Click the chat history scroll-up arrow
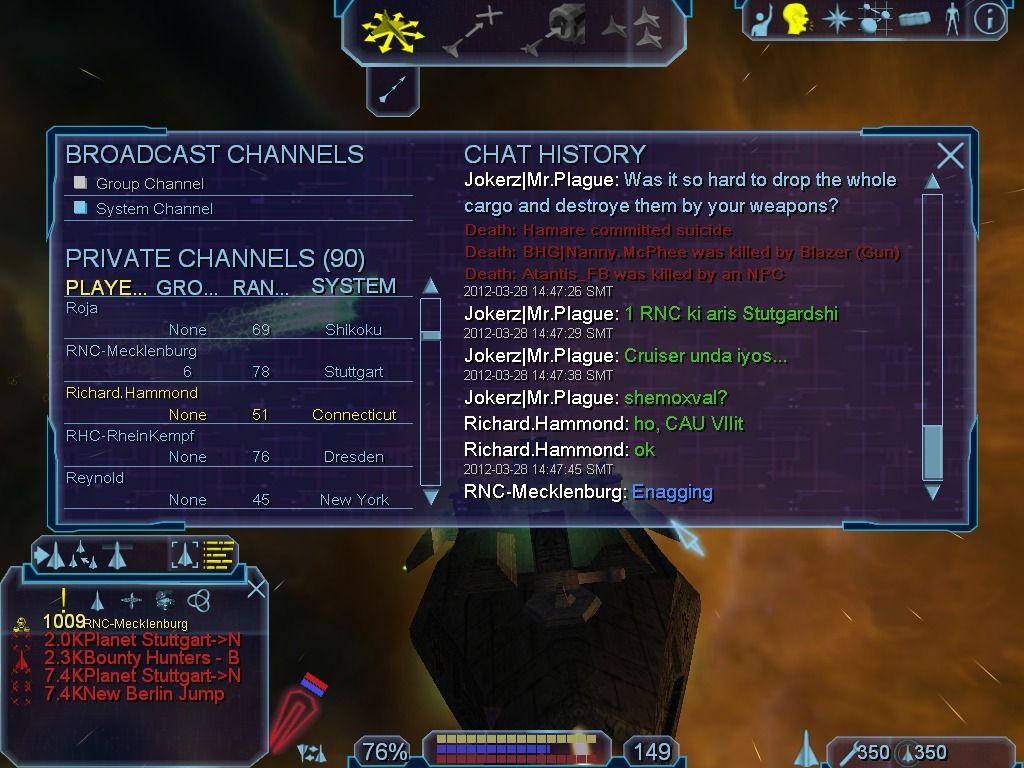Image resolution: width=1024 pixels, height=768 pixels. (932, 181)
